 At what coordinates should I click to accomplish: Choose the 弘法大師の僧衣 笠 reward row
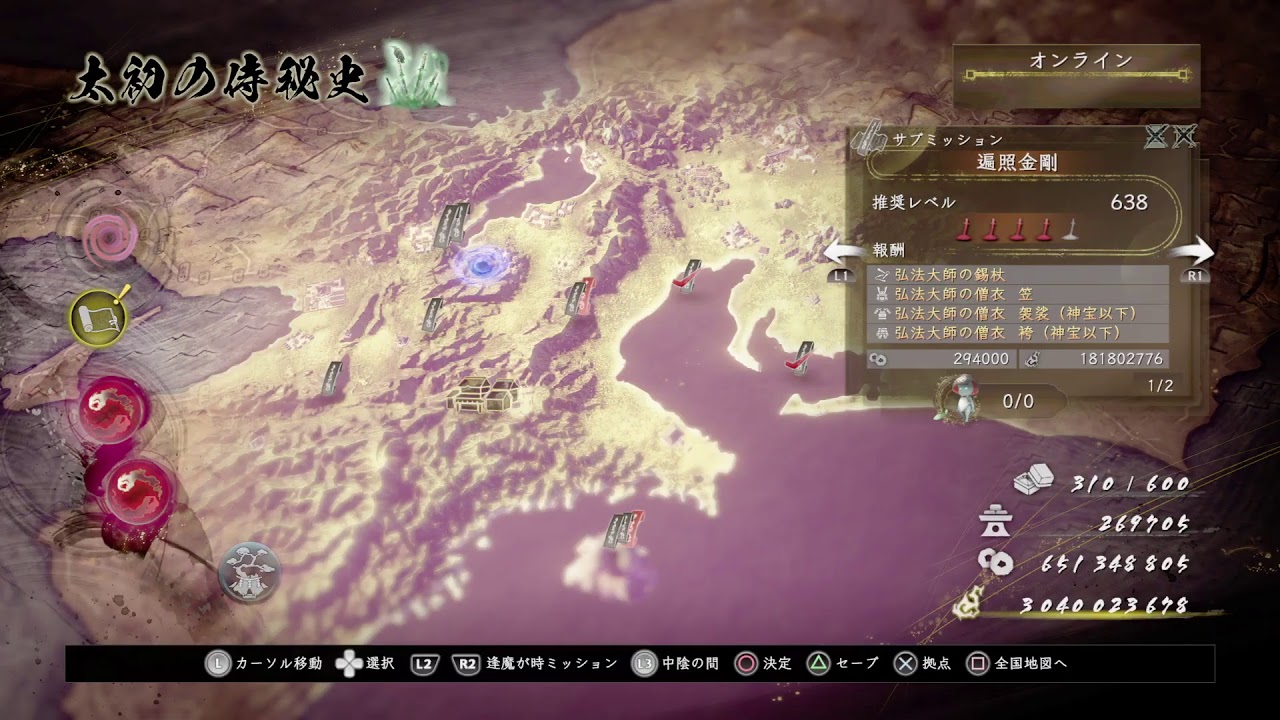[1018, 294]
